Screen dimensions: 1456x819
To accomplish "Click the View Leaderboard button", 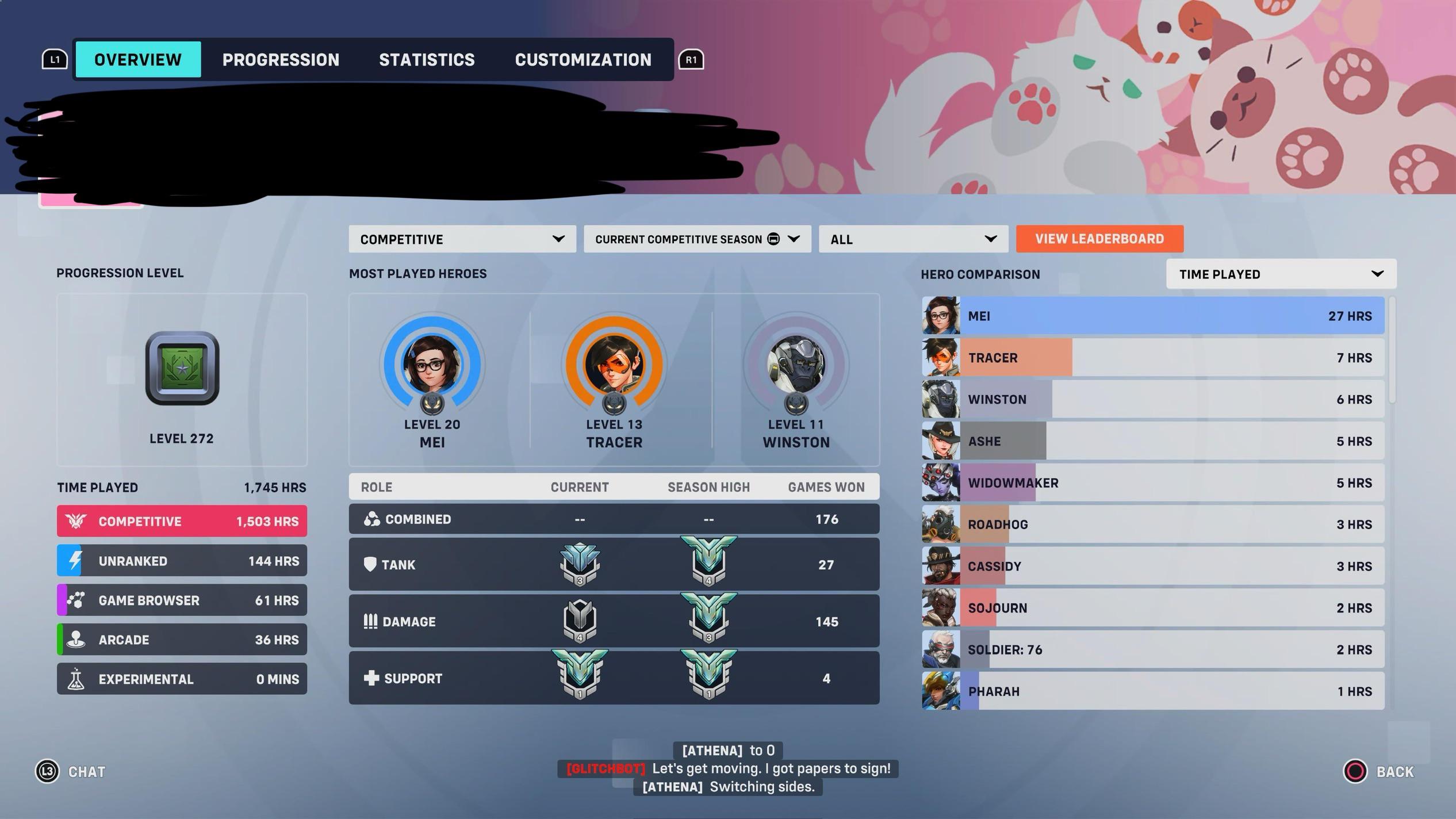I will coord(1099,239).
